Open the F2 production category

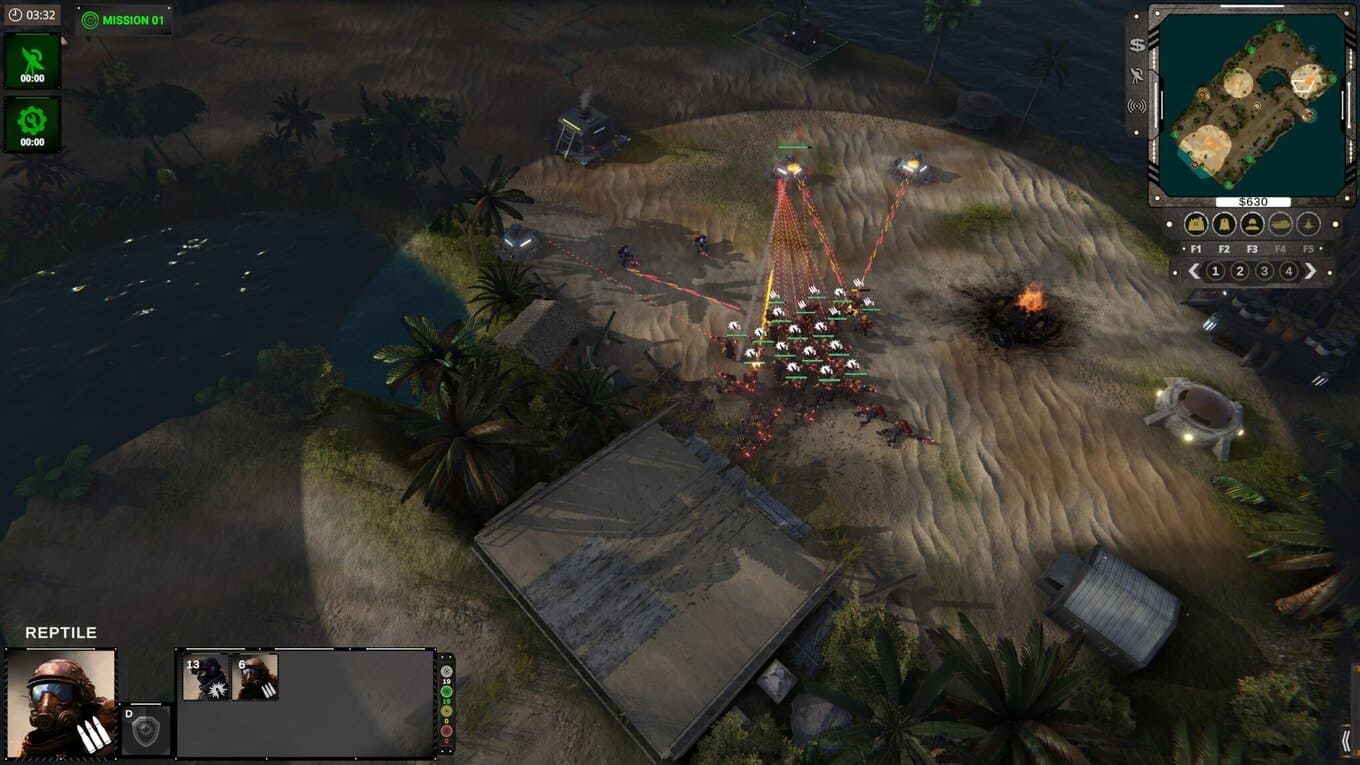tap(1223, 225)
